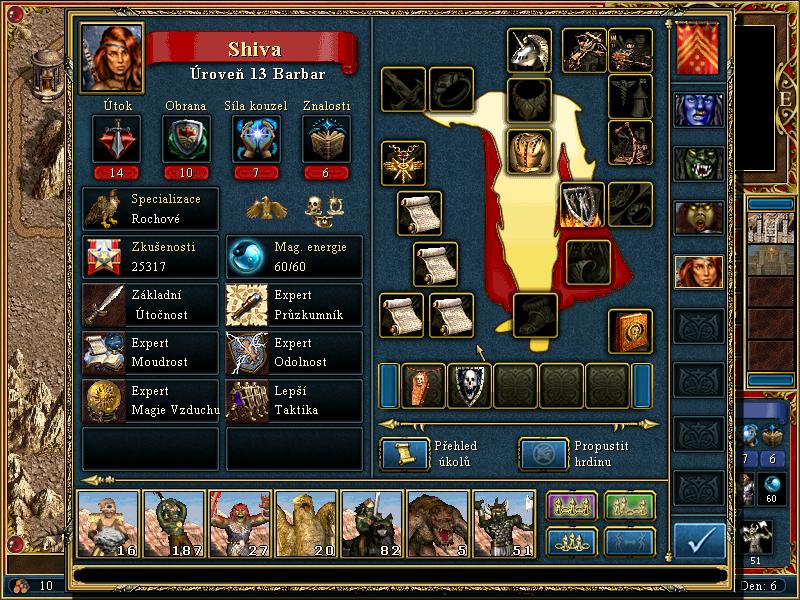The width and height of the screenshot is (800, 600).
Task: Click the ballista war machine slot
Action: 582,46
